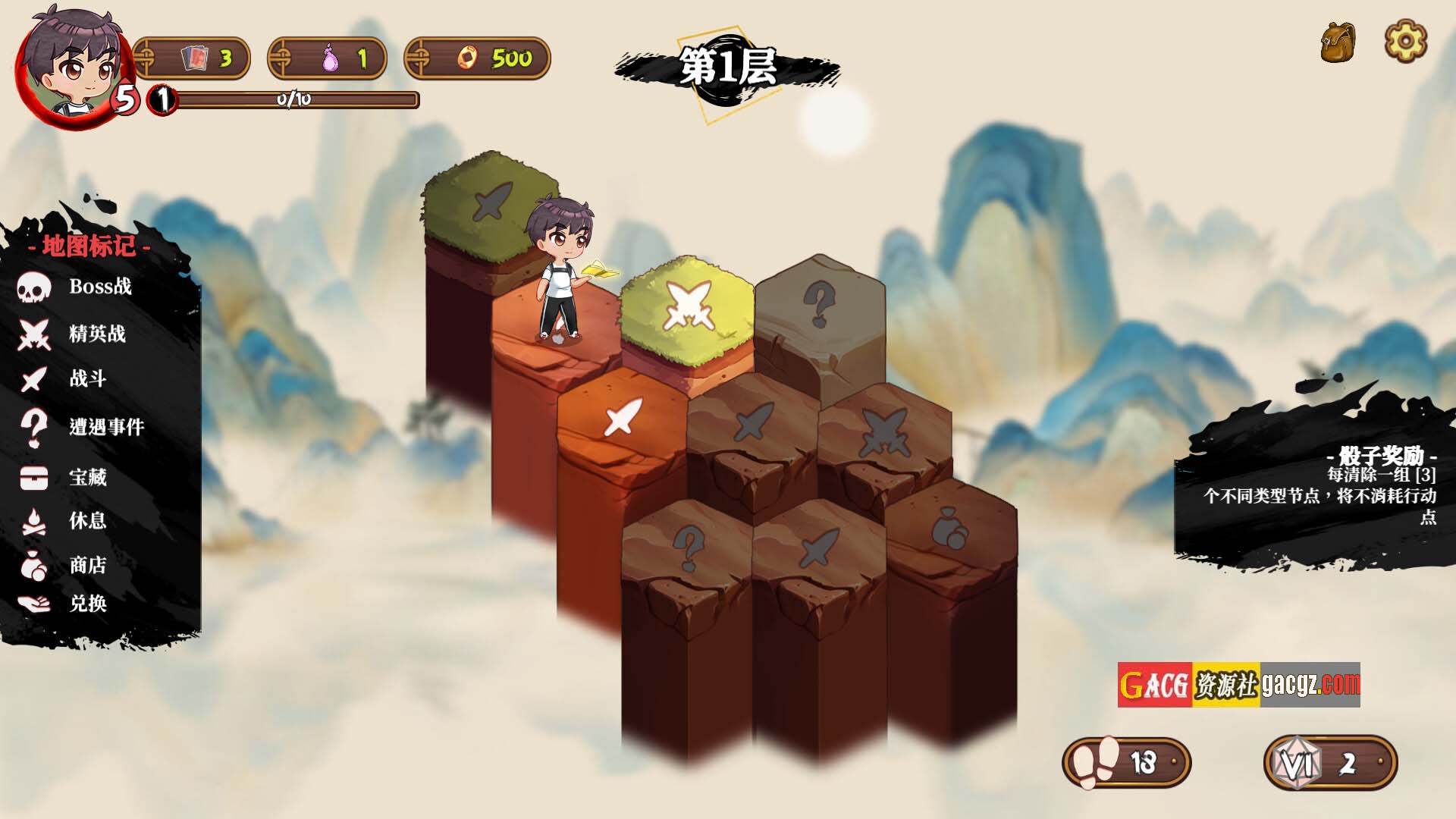Move to the highlighted elite battle tile
This screenshot has height=819, width=1456.
pyautogui.click(x=688, y=306)
